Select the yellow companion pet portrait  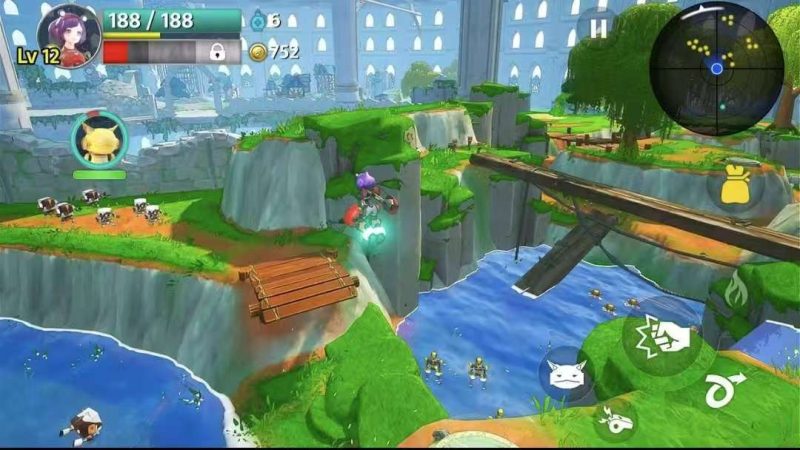(98, 140)
